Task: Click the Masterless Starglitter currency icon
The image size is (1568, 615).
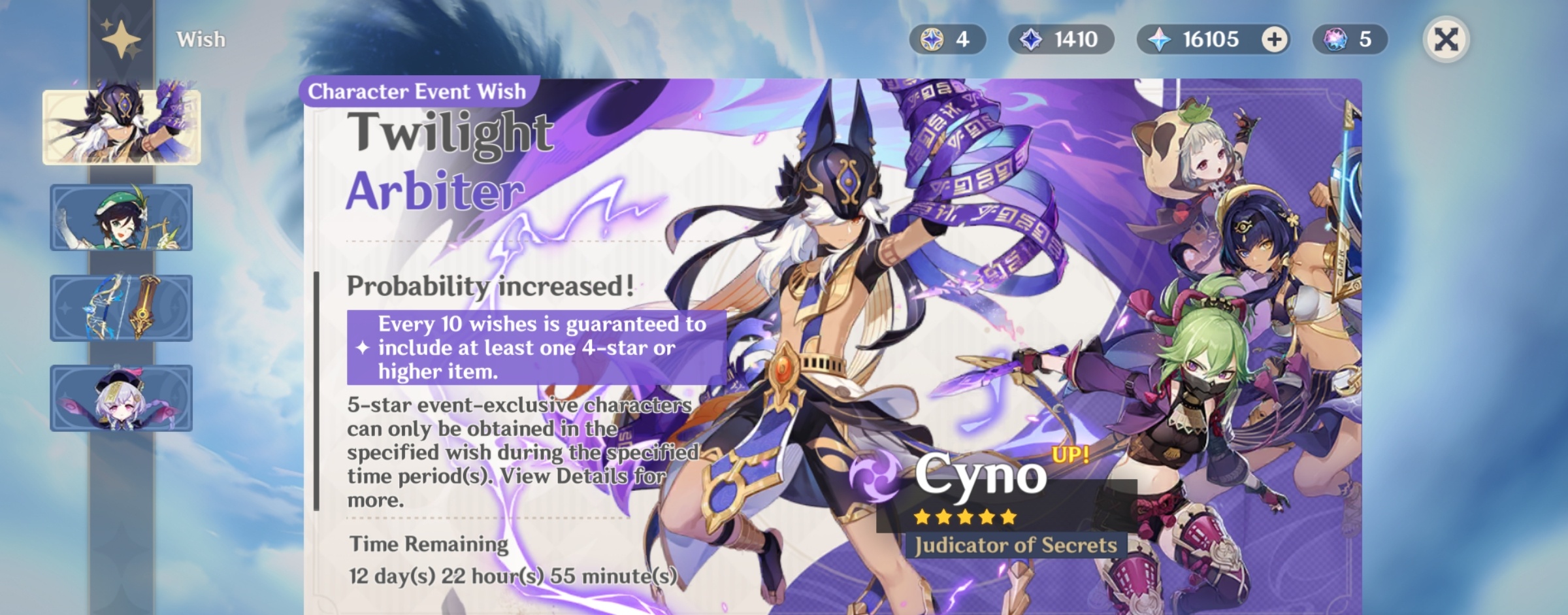Action: (x=1335, y=39)
